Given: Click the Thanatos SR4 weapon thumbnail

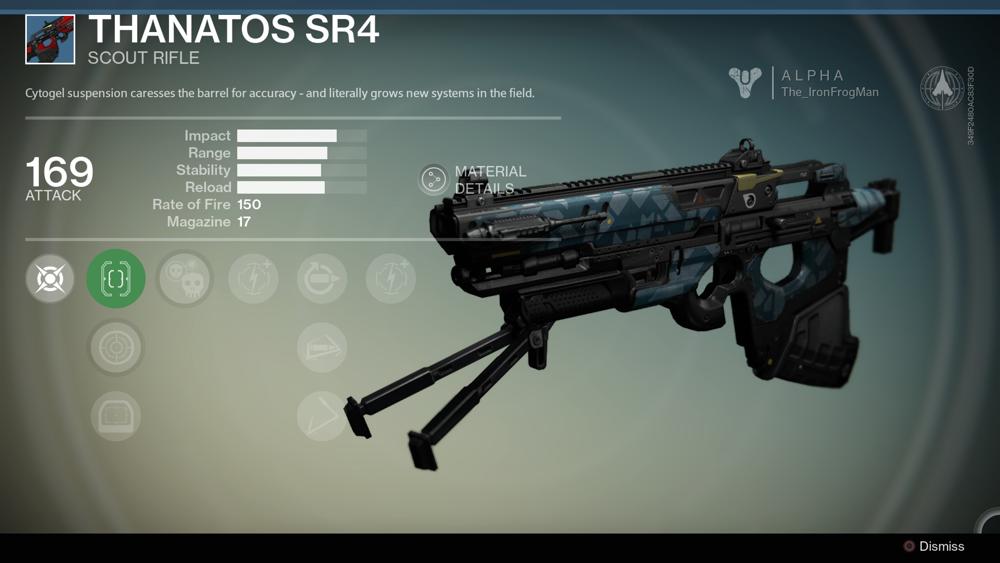Looking at the screenshot, I should [x=50, y=39].
